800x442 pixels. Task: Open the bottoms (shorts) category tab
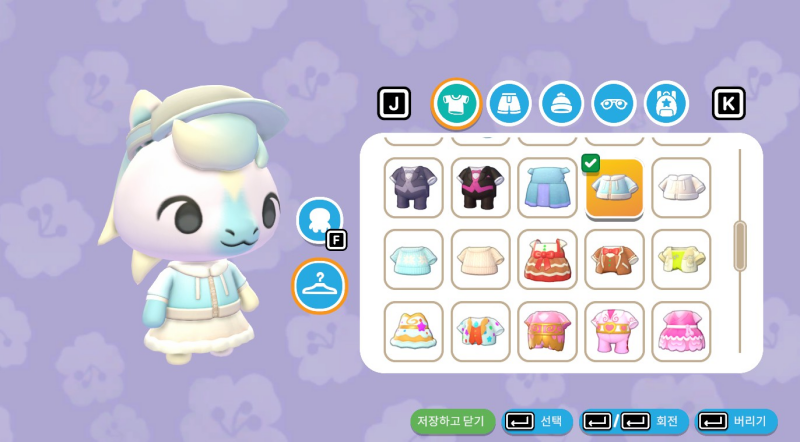pos(509,103)
